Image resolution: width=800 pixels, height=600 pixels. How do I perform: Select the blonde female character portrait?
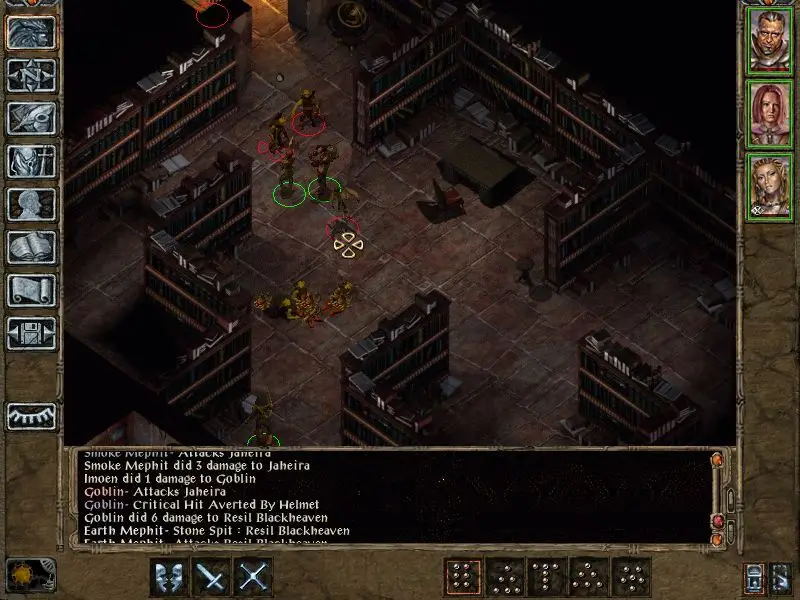[x=769, y=188]
